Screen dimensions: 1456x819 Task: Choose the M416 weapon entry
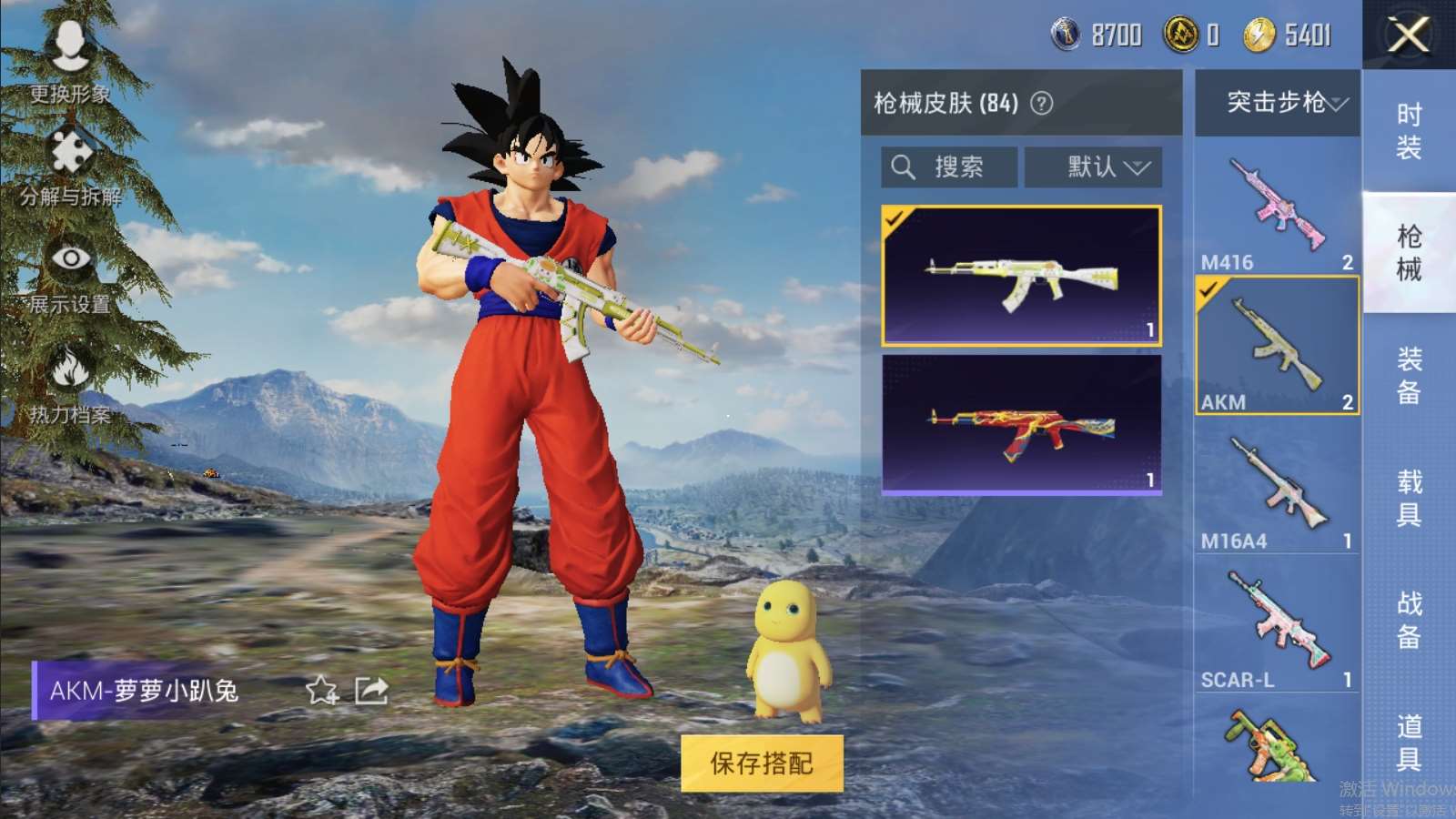(x=1277, y=210)
